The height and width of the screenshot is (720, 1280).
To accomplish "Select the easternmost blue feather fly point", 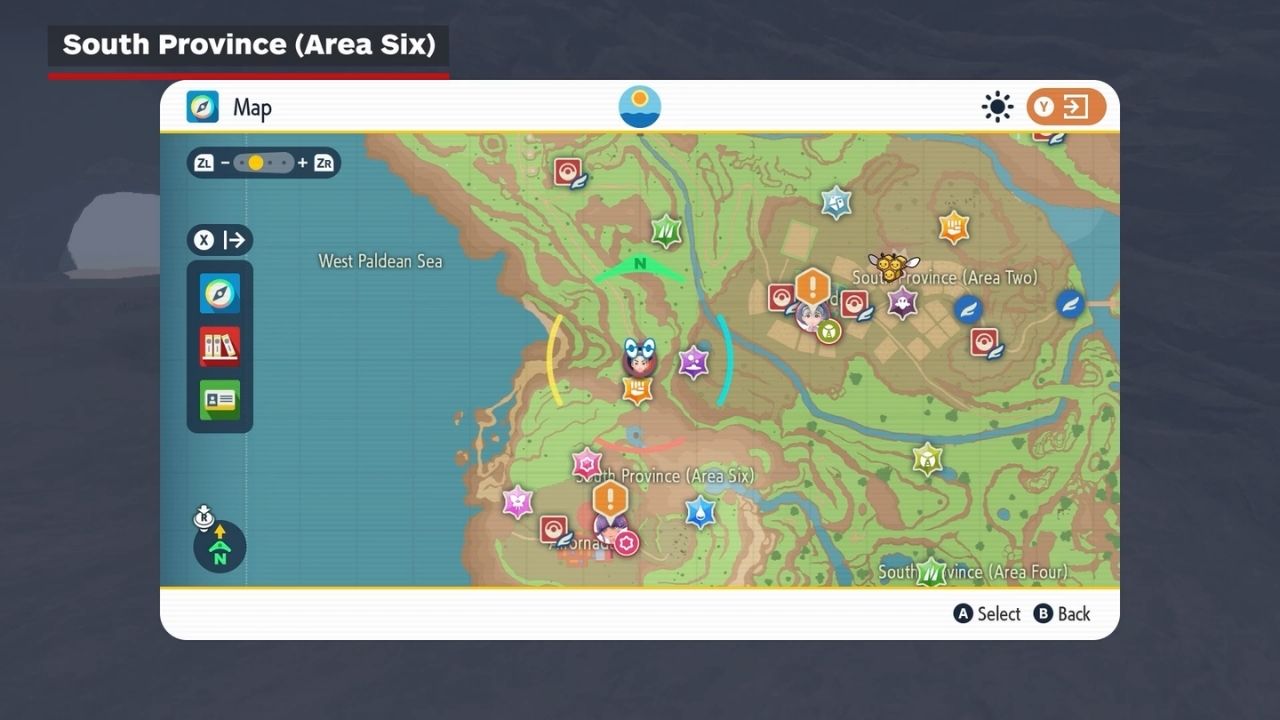I will [1070, 304].
